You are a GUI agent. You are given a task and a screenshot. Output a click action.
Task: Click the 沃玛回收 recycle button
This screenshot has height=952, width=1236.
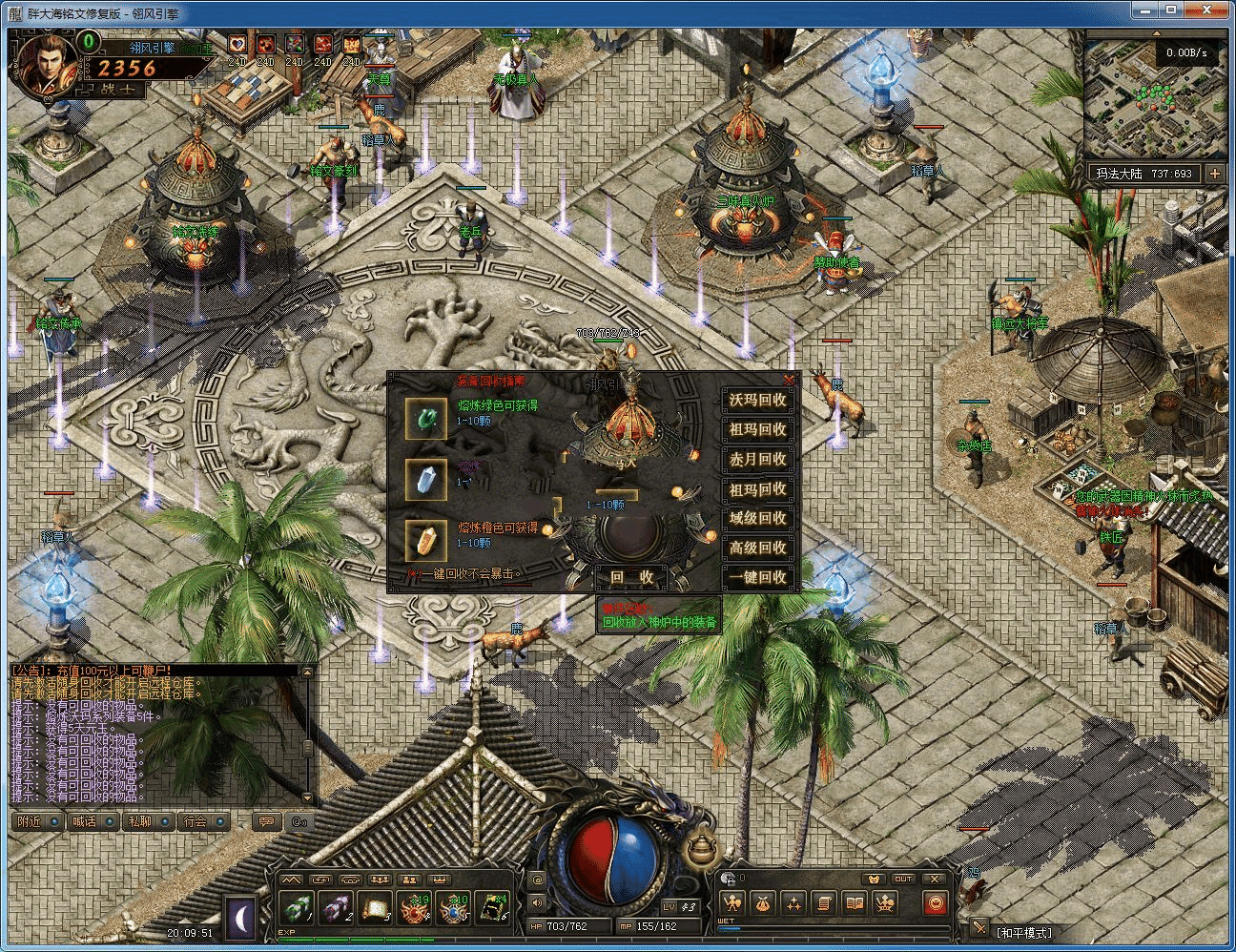[x=758, y=401]
